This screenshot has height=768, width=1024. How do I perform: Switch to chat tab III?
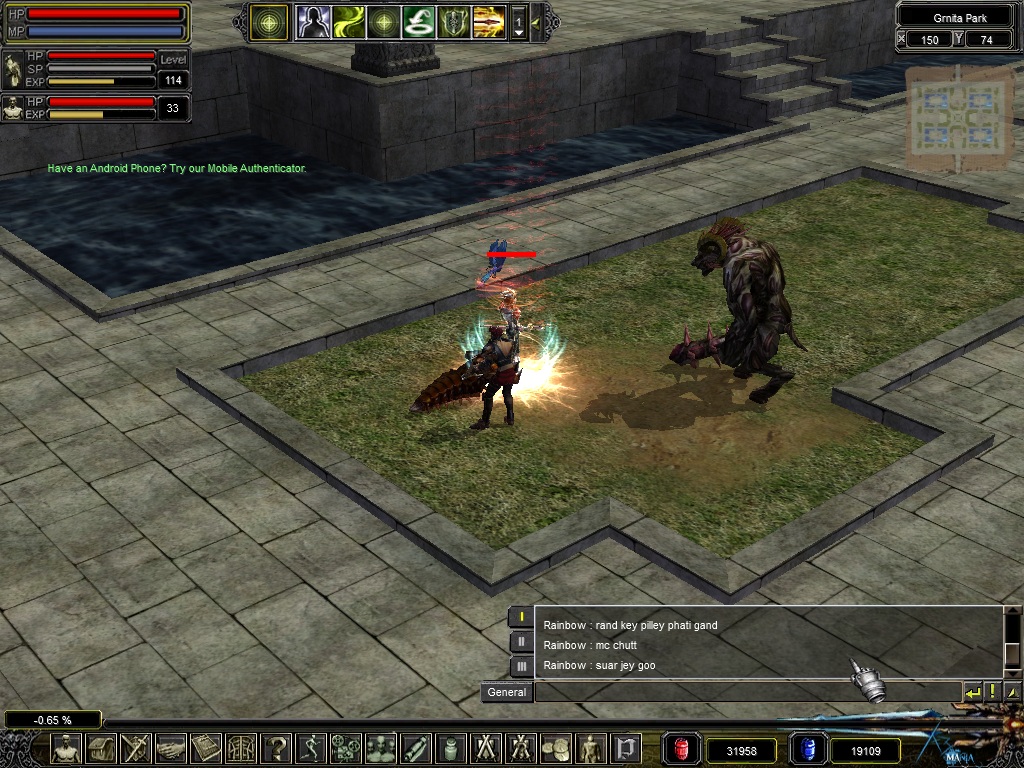pos(520,666)
